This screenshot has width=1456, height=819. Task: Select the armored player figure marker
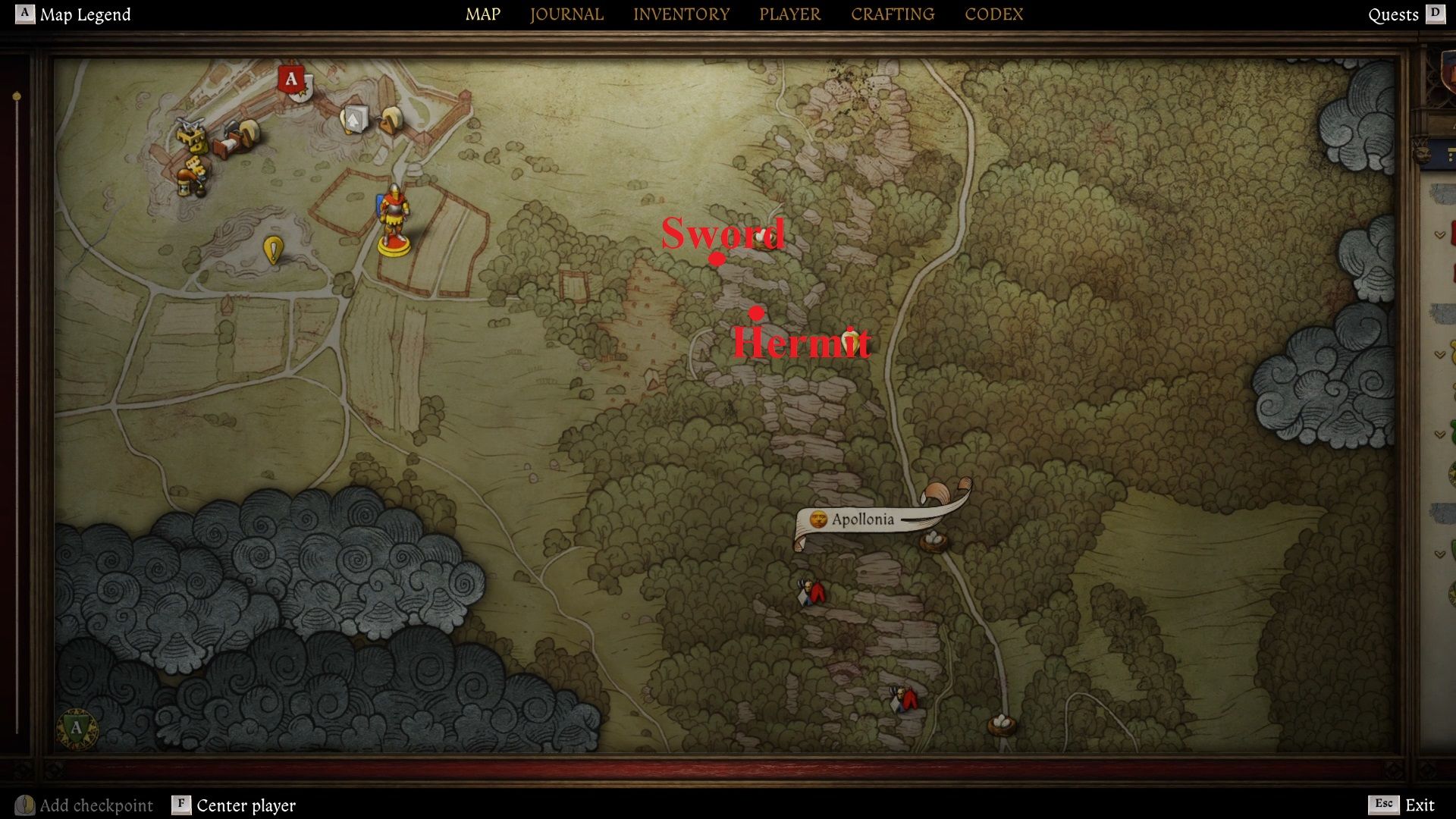394,218
